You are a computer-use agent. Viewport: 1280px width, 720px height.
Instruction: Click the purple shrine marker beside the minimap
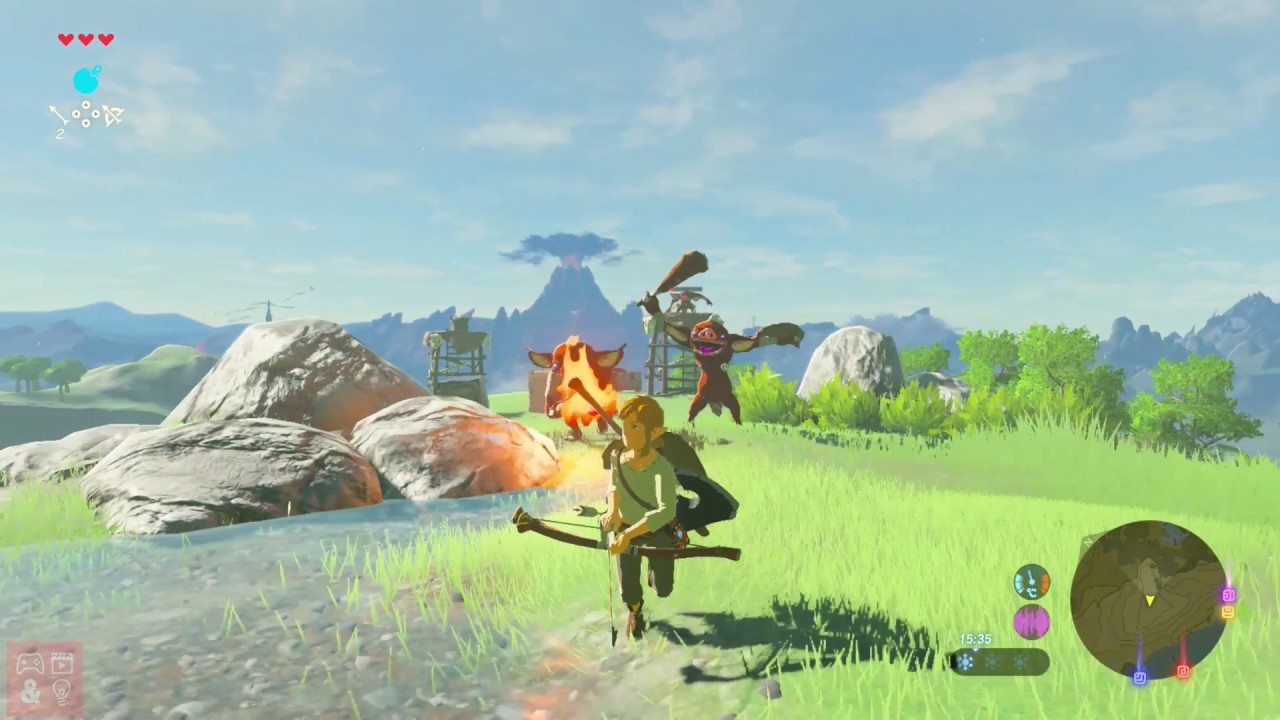[1229, 593]
